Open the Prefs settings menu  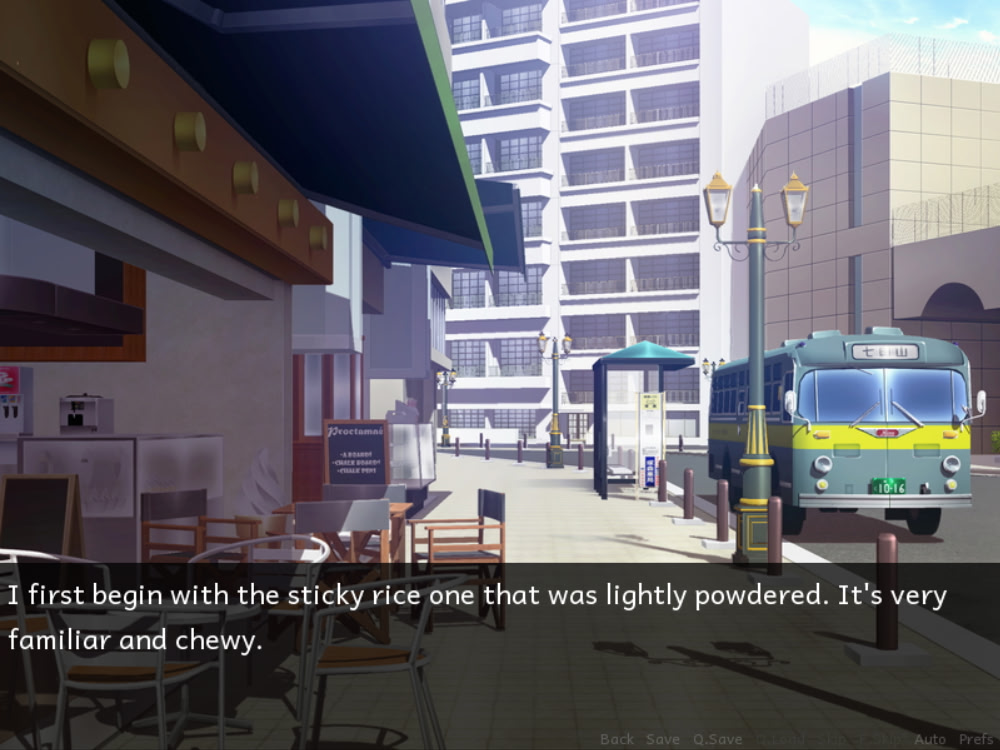[976, 739]
